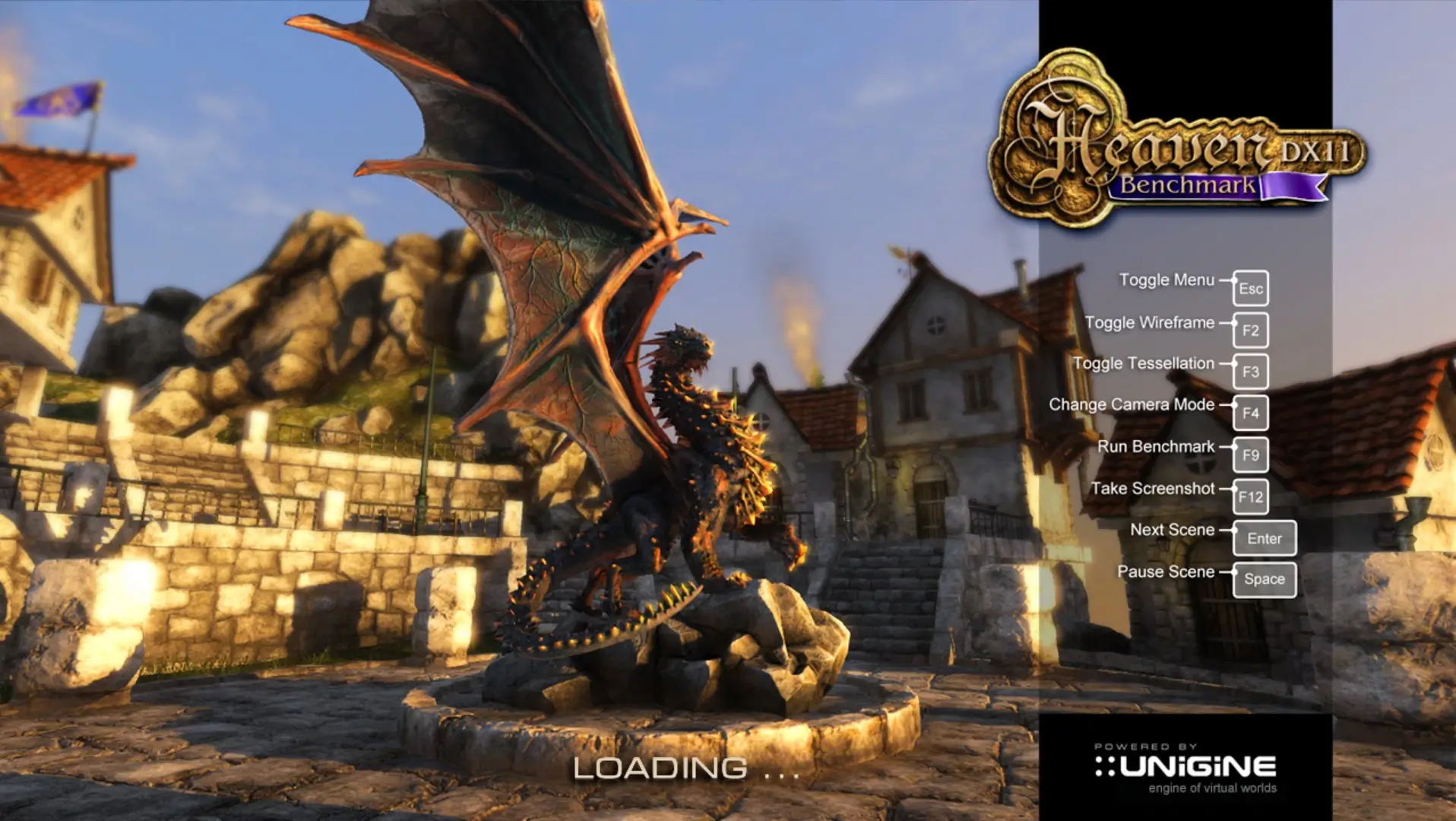Click the F9 key icon to run benchmark
This screenshot has width=1456, height=821.
pos(1250,455)
